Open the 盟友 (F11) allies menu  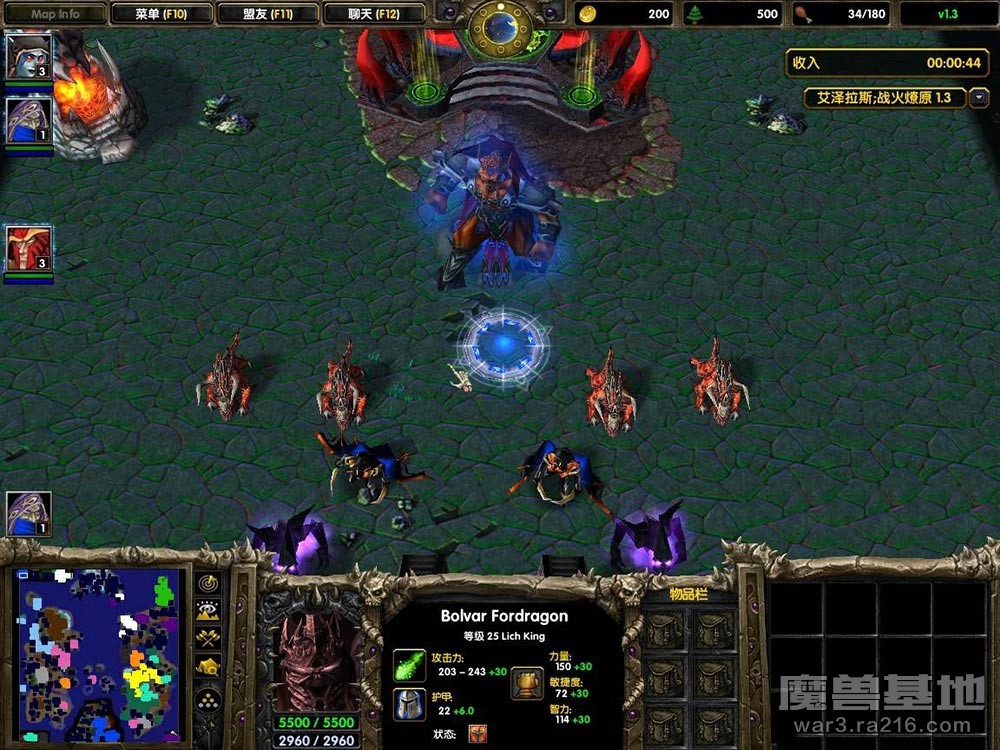pyautogui.click(x=267, y=14)
